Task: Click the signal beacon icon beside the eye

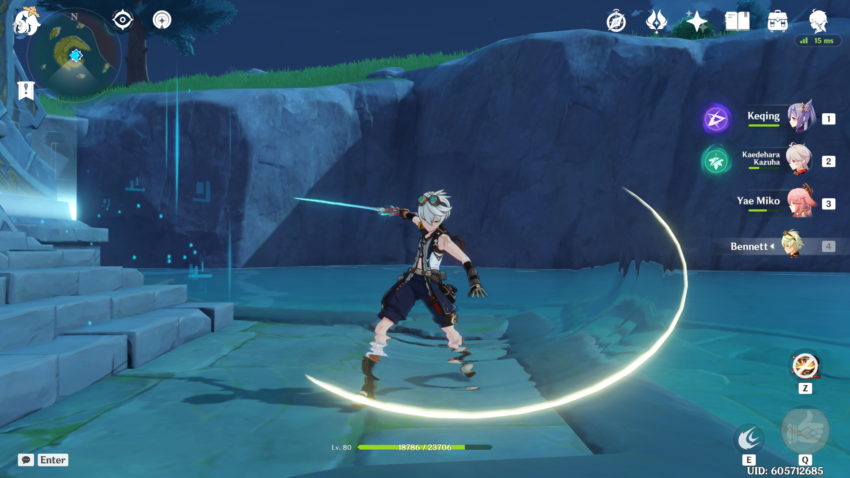Action: [x=162, y=20]
